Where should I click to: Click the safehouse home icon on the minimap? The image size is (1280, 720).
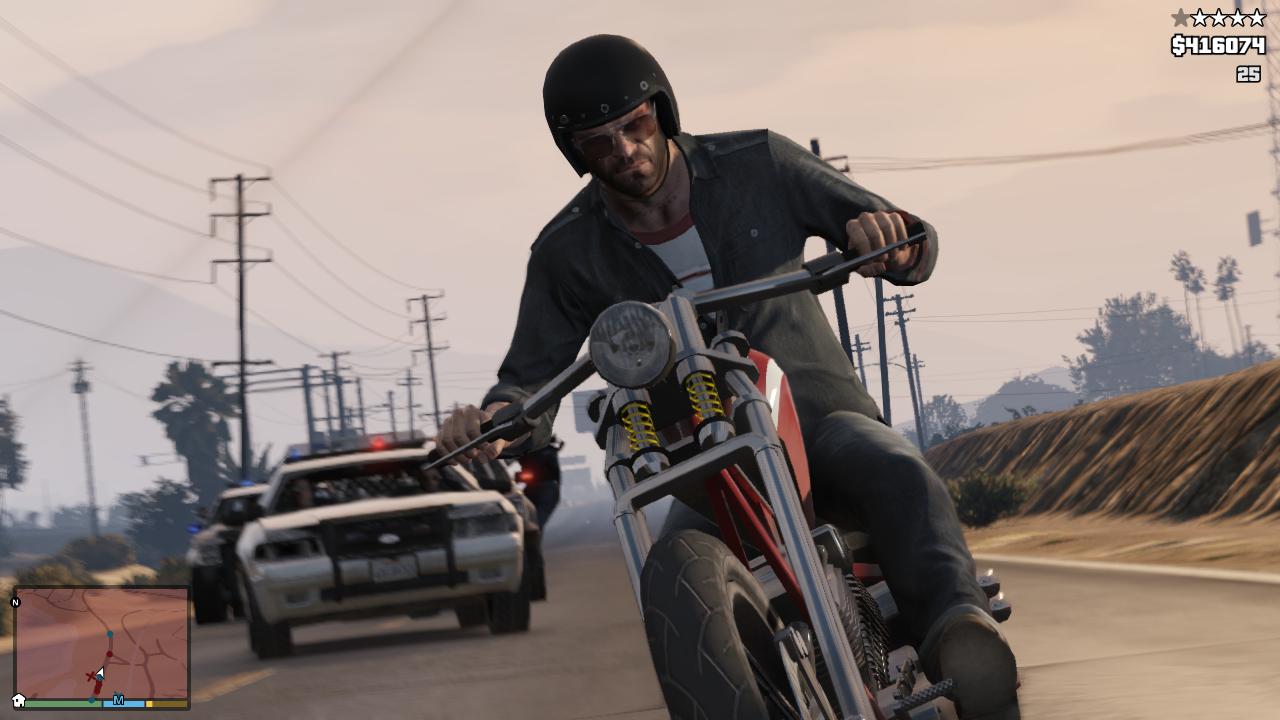[18, 701]
